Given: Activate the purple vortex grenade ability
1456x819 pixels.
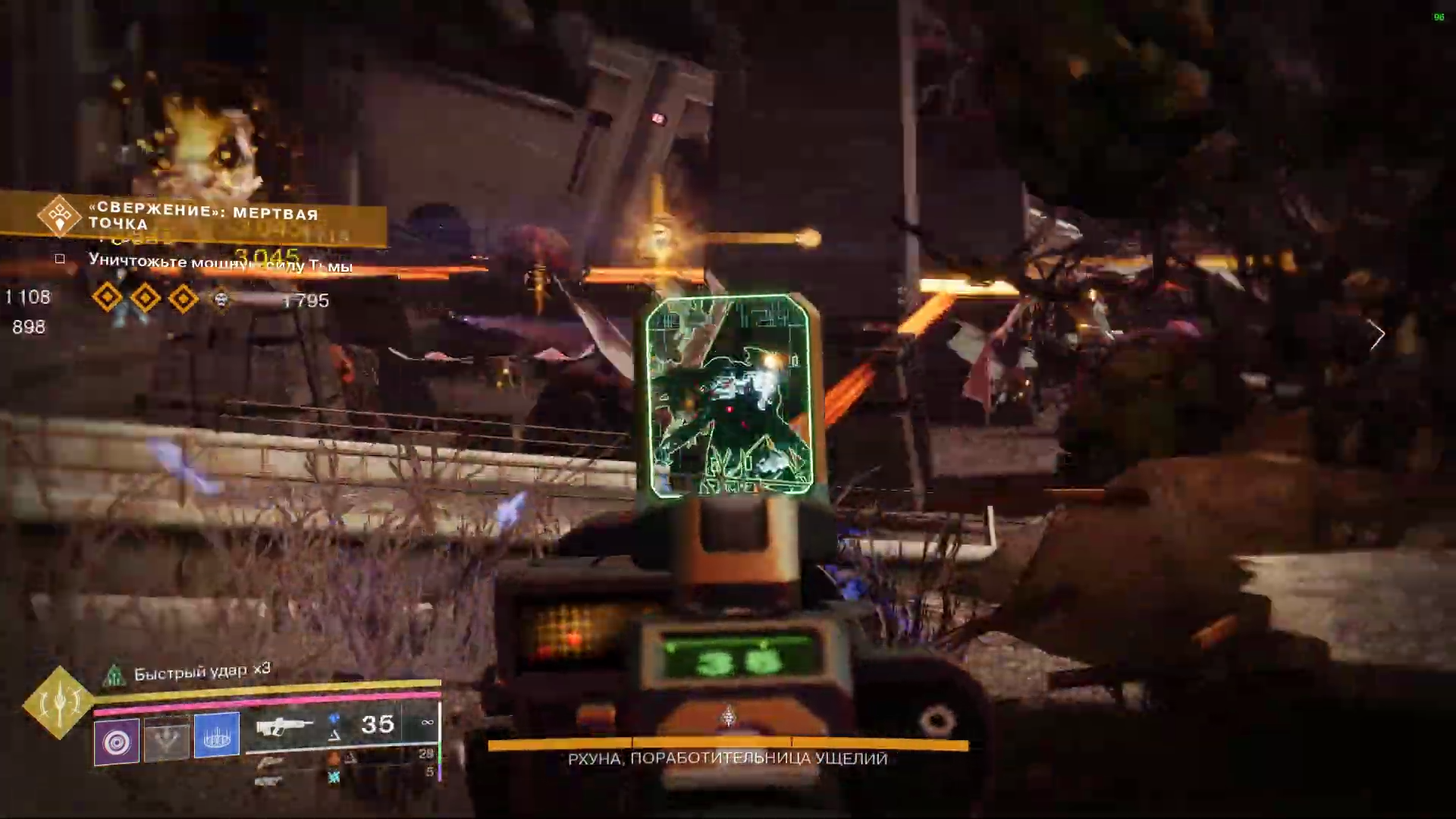Looking at the screenshot, I should tap(117, 740).
